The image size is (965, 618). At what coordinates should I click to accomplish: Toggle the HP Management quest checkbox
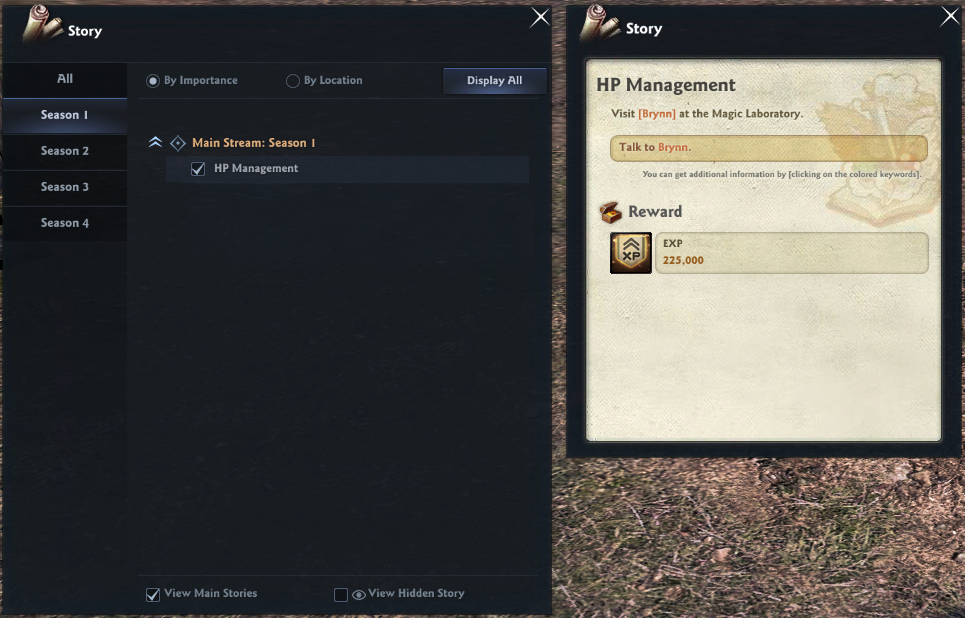click(198, 169)
